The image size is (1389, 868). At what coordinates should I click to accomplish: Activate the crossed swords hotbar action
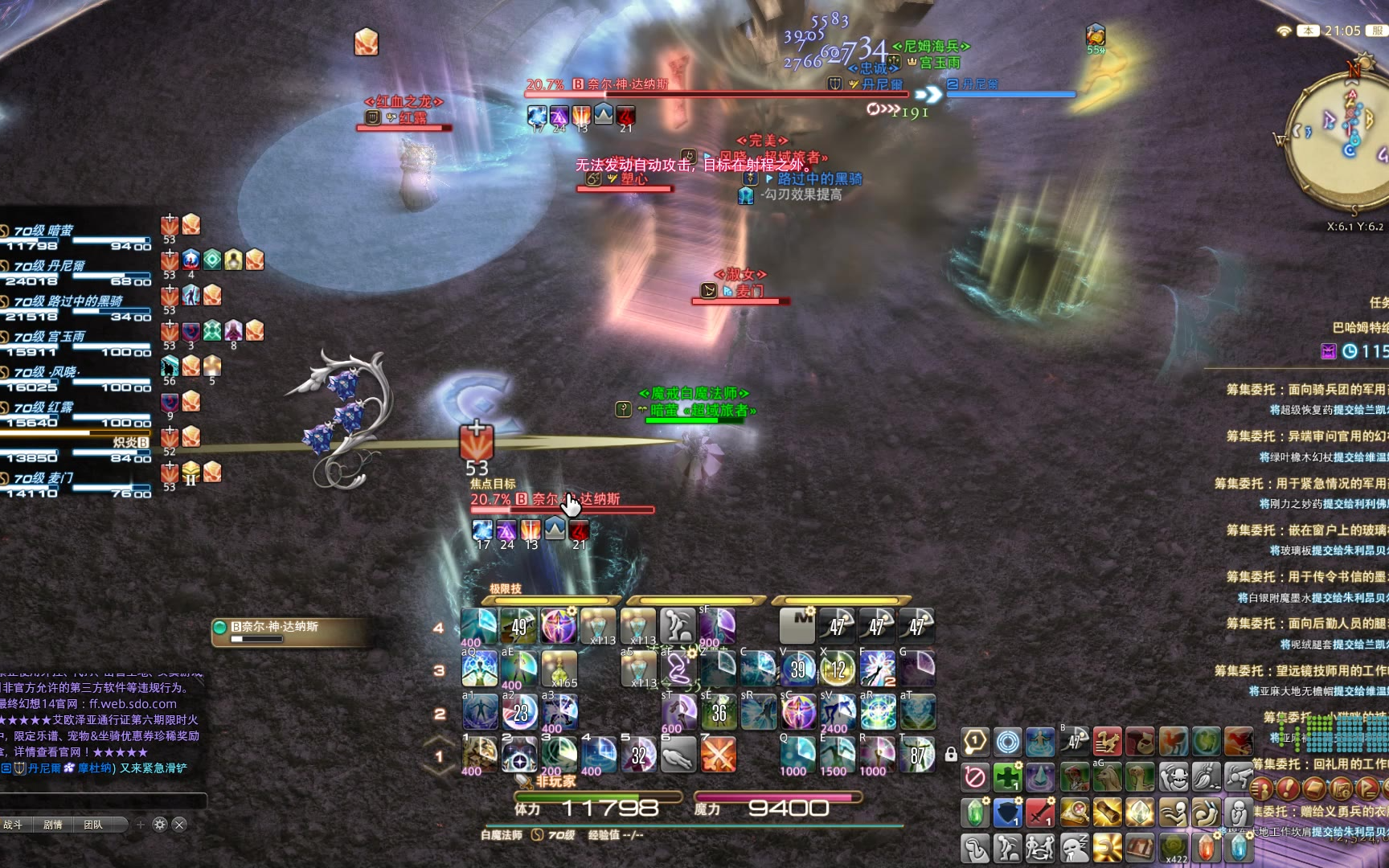click(x=718, y=755)
